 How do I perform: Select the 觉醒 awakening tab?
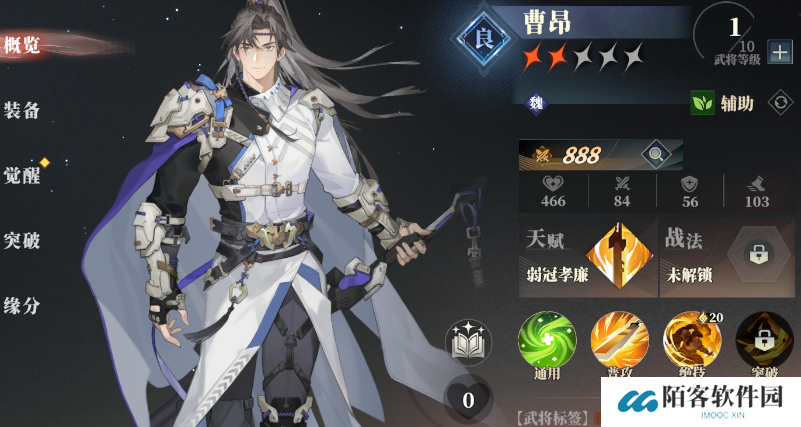click(22, 173)
